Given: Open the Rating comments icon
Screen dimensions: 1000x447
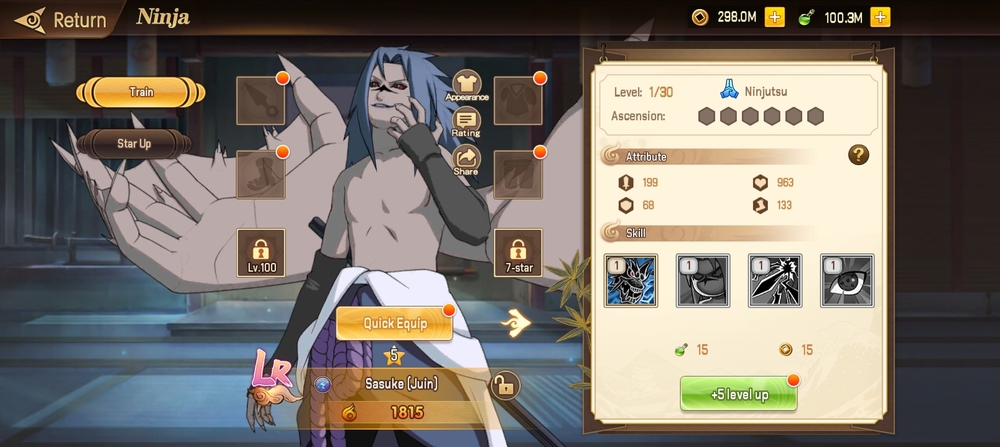Looking at the screenshot, I should (466, 122).
